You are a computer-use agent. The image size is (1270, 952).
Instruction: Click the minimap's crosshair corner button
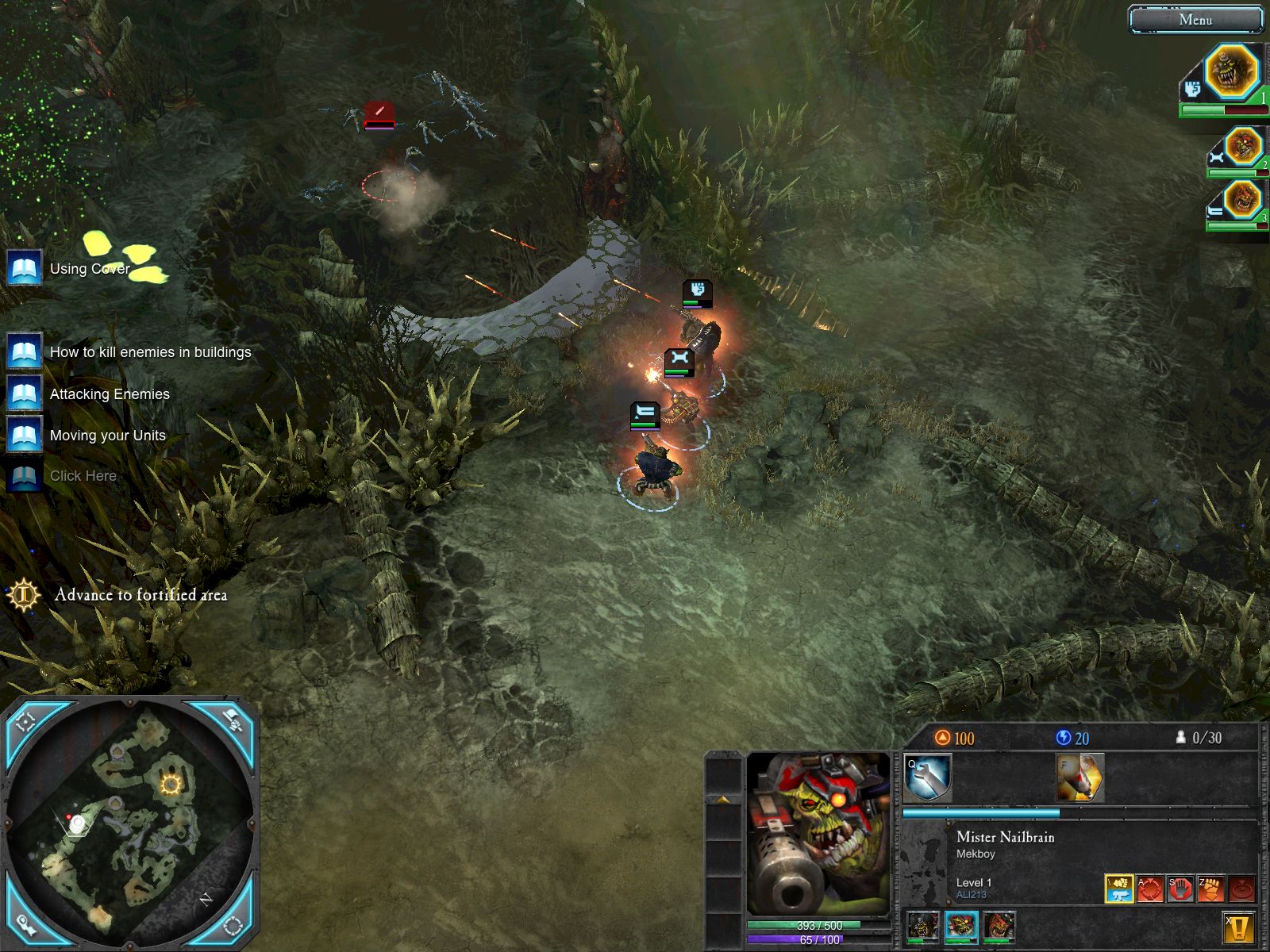pos(26,720)
